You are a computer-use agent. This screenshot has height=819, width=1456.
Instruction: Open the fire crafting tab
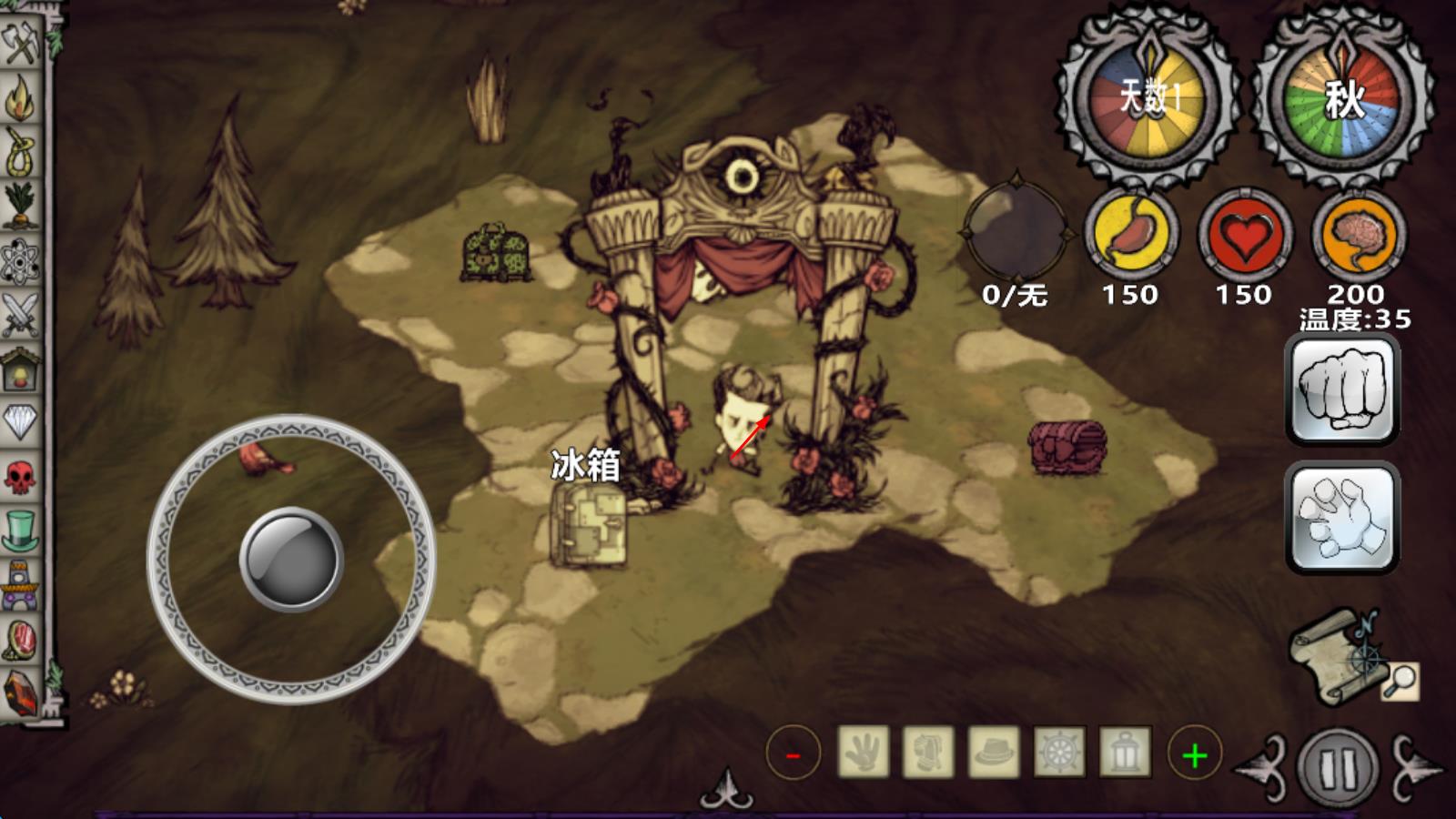click(20, 97)
